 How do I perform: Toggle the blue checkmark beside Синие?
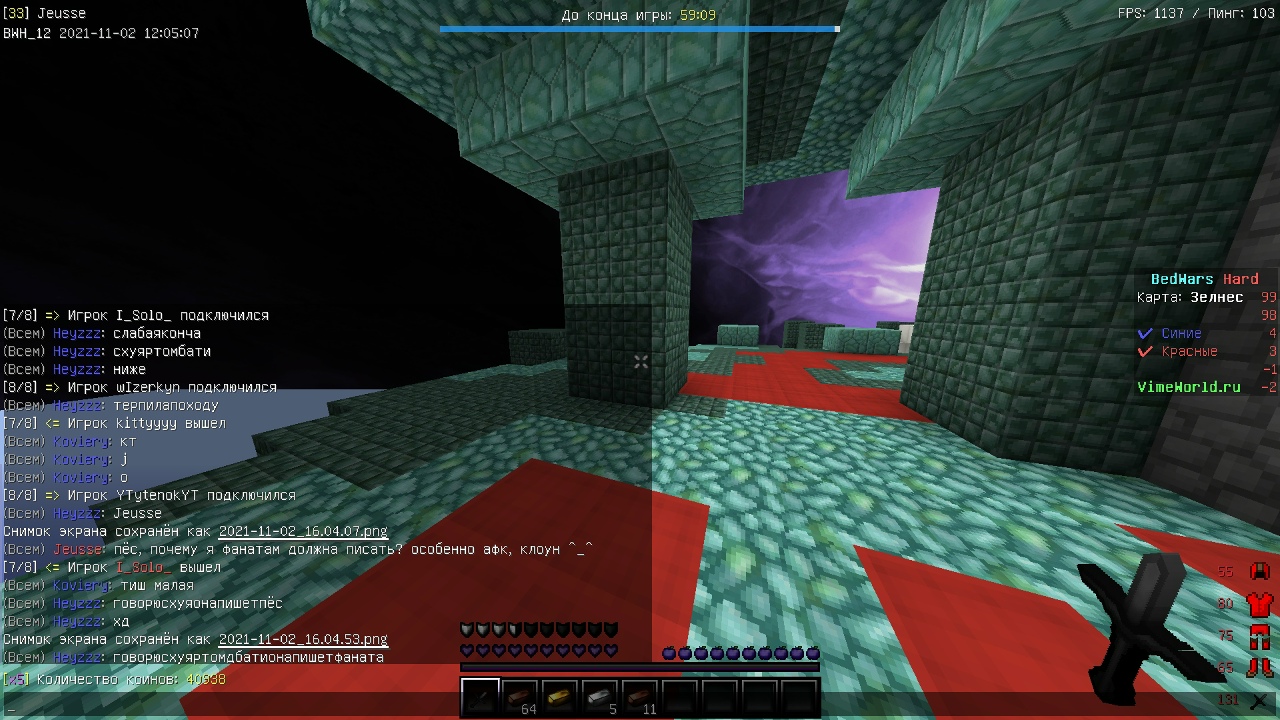point(1146,333)
